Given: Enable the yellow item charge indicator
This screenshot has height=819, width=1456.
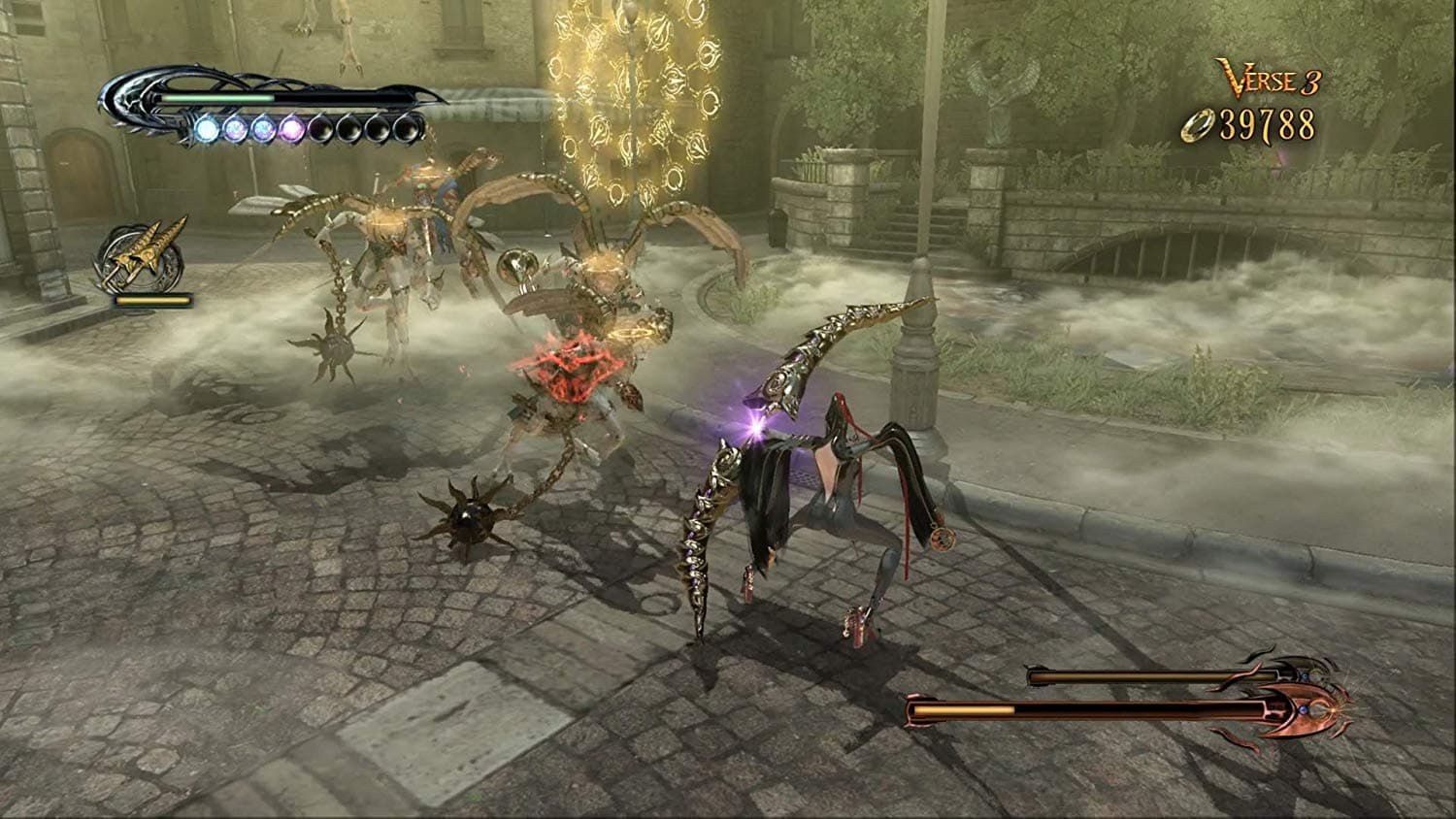Looking at the screenshot, I should coord(151,298).
